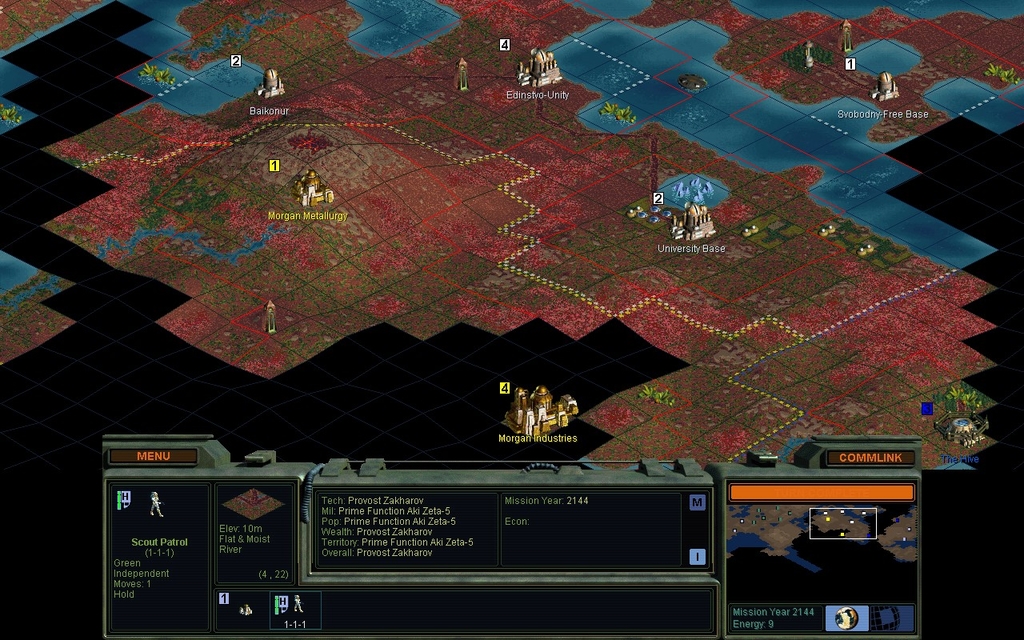The image size is (1024, 640).
Task: Select the University Base city
Action: point(691,221)
